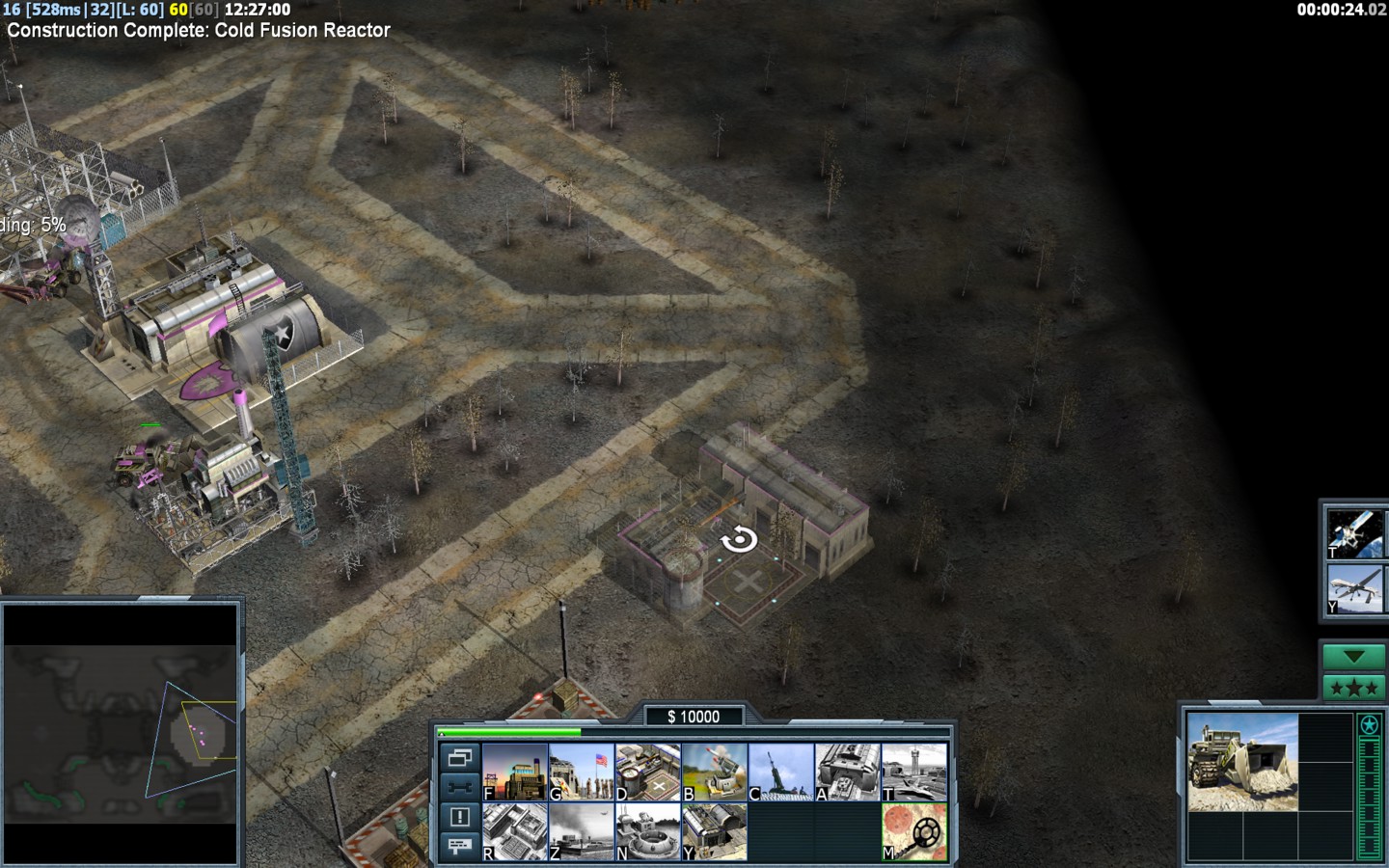
Task: Open the chat message button
Action: (x=460, y=846)
